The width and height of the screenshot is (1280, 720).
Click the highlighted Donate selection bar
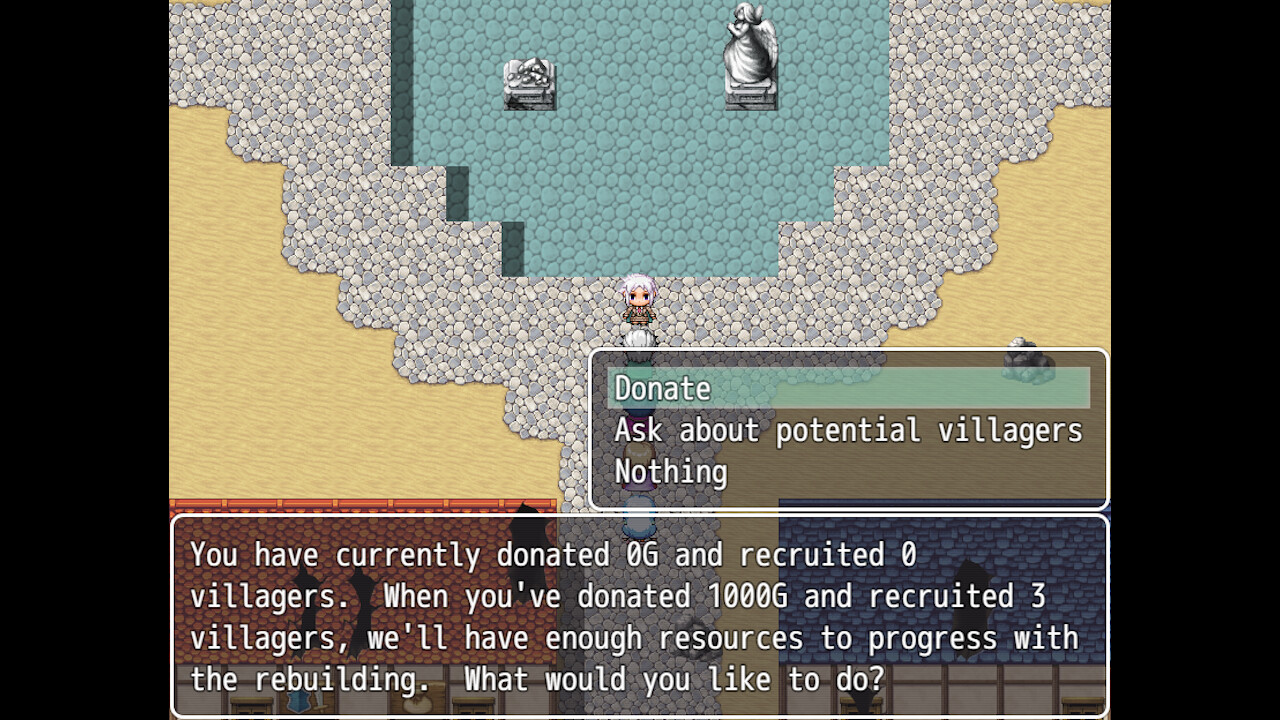point(850,389)
